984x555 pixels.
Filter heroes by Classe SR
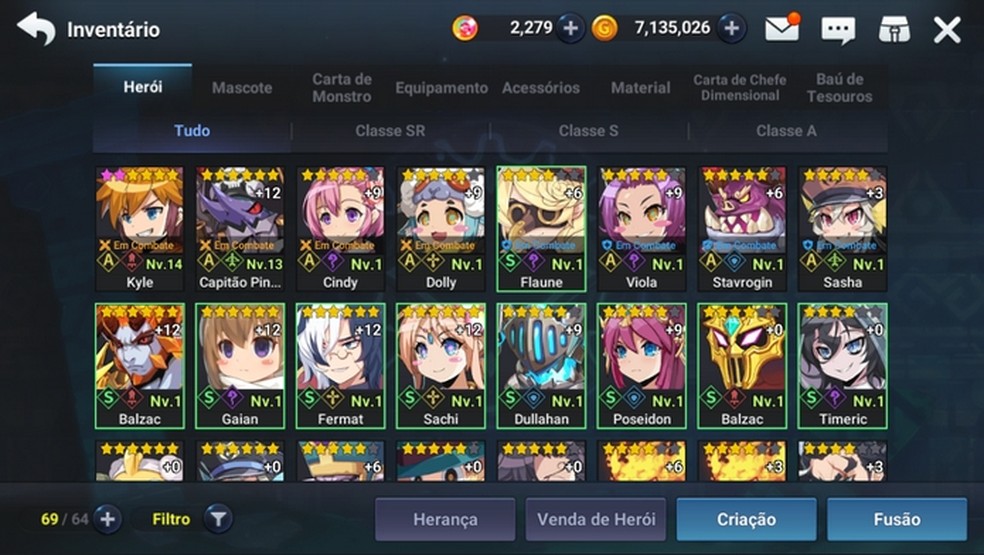click(x=390, y=131)
